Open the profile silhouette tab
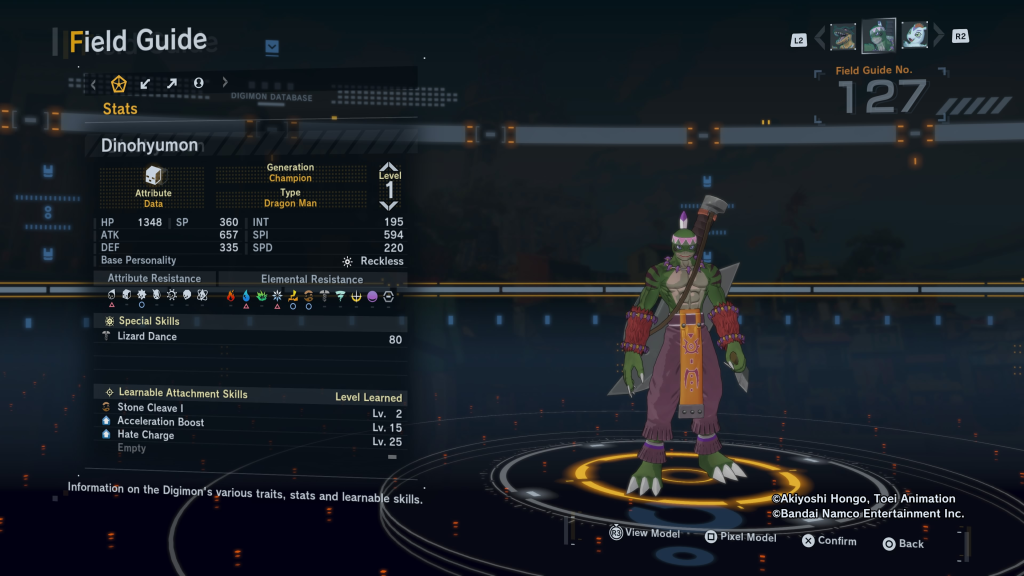 (x=198, y=83)
